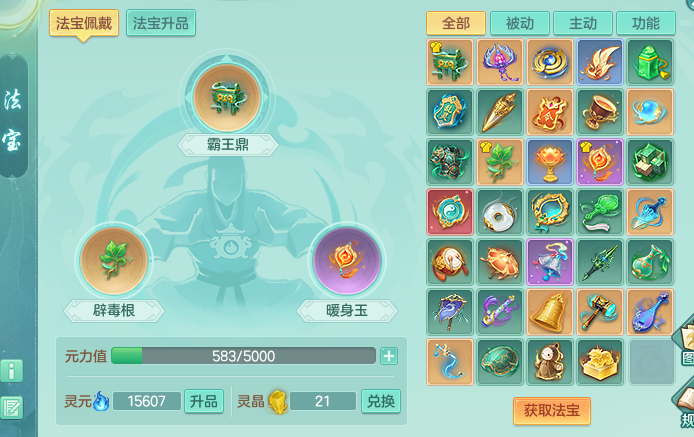
Task: Pick the white jade ring treasure
Action: click(500, 212)
